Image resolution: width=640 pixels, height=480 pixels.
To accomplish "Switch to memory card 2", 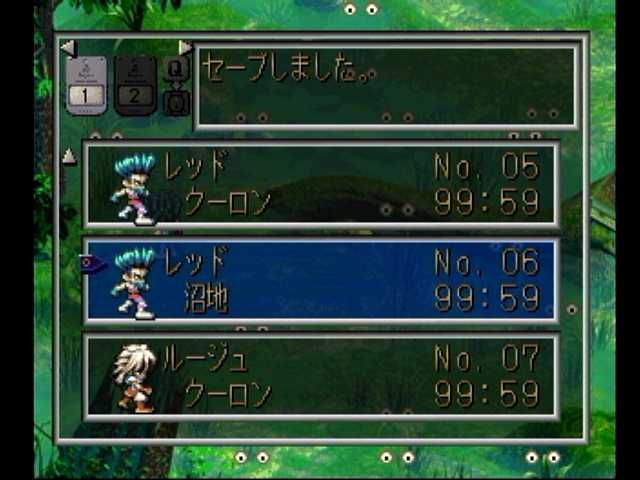I will click(135, 85).
